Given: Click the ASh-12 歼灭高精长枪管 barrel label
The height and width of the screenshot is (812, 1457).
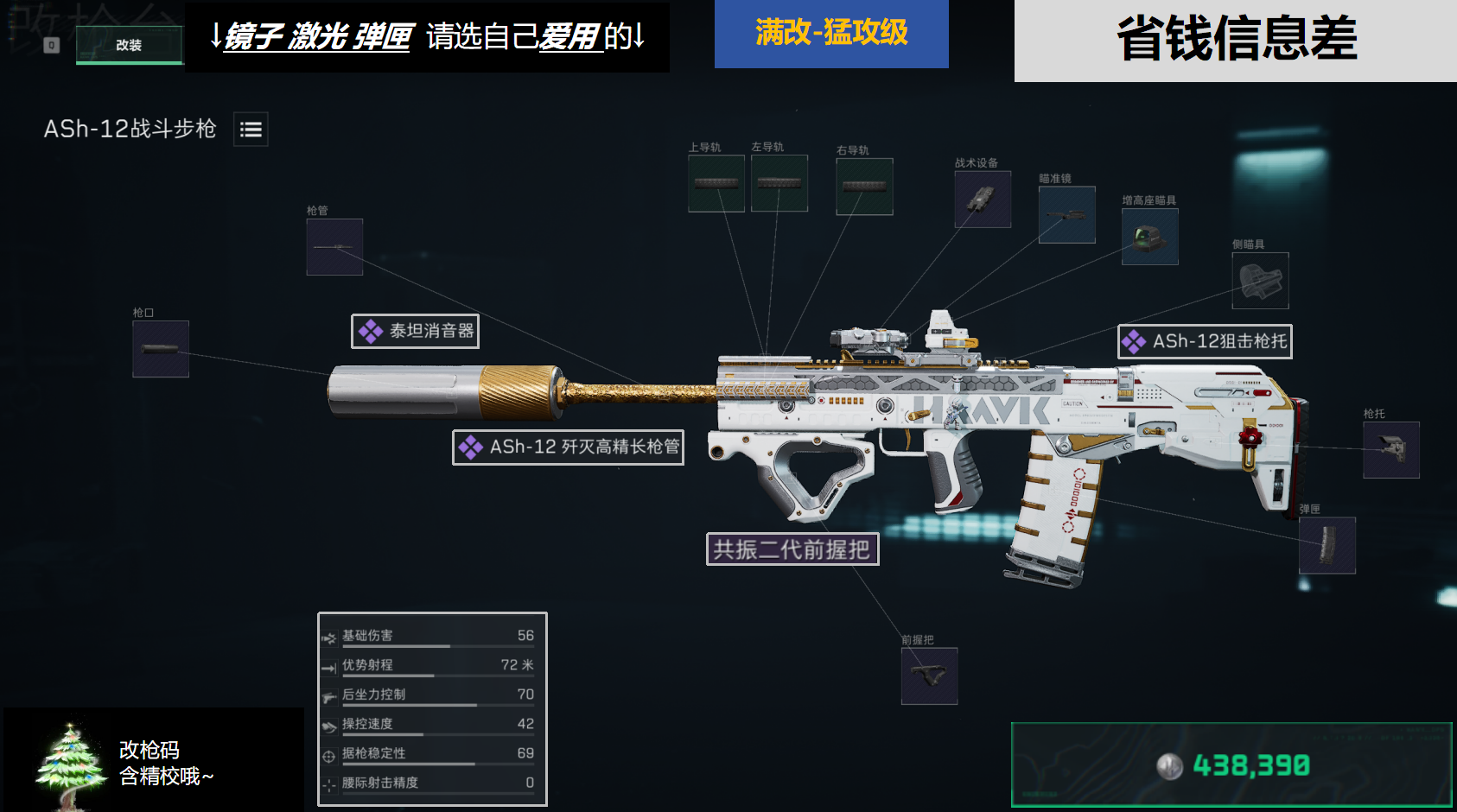Looking at the screenshot, I should click(x=568, y=447).
